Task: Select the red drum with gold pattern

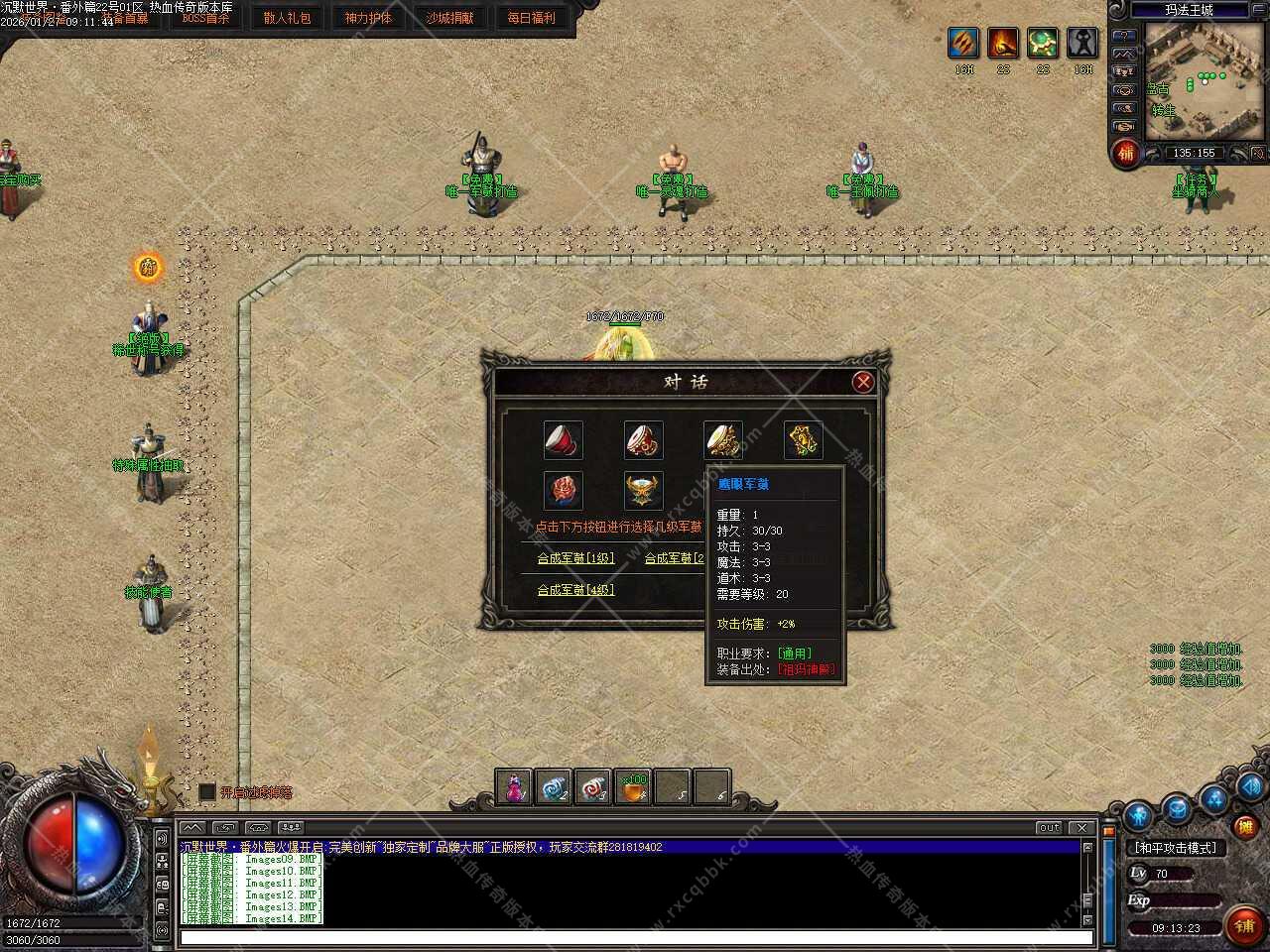Action: click(x=643, y=440)
